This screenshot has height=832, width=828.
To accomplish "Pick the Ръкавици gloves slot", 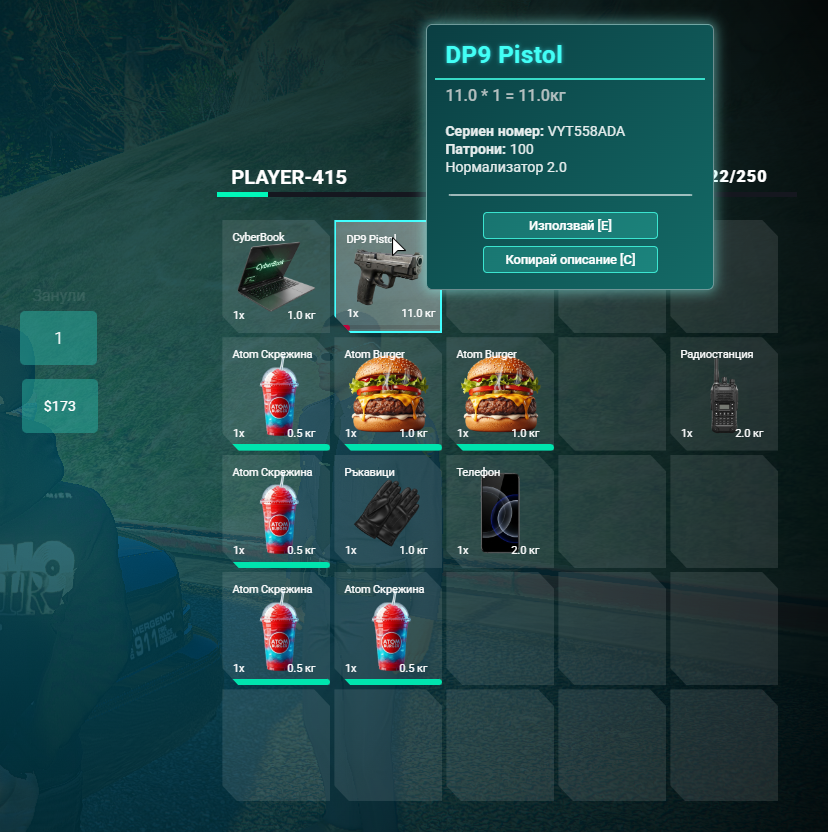I will [x=387, y=510].
